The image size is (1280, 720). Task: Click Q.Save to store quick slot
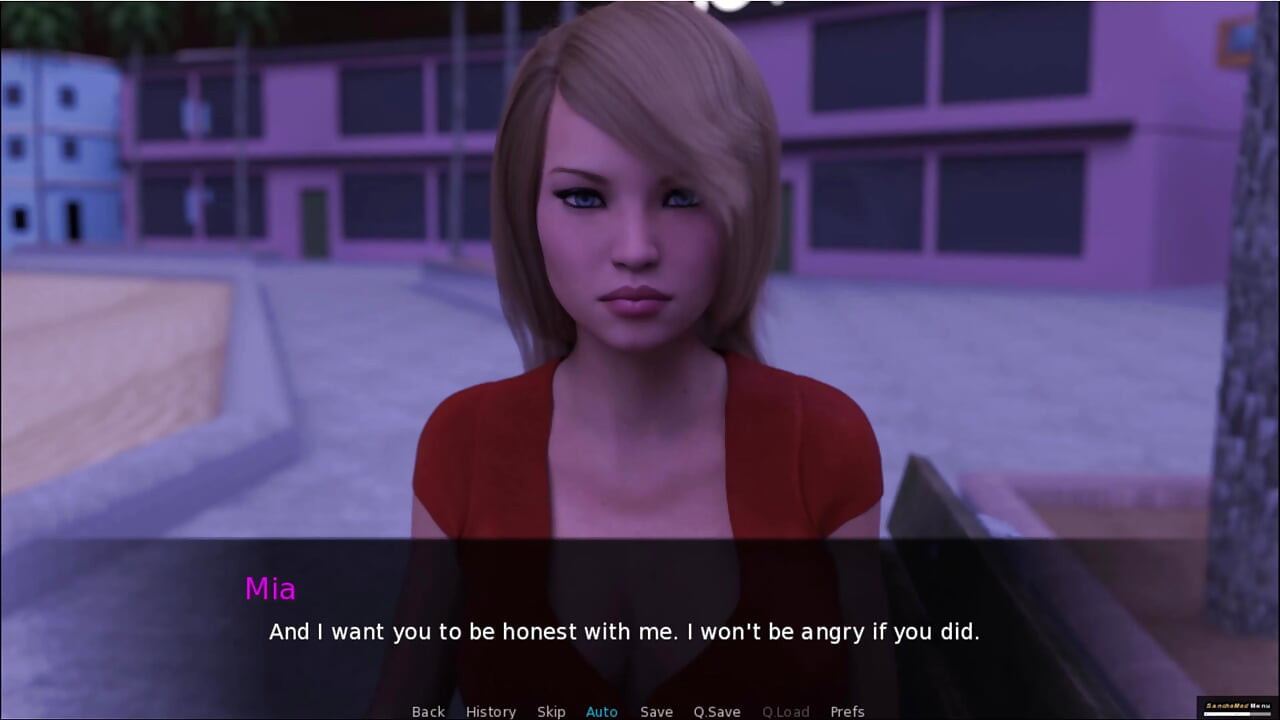pos(716,711)
